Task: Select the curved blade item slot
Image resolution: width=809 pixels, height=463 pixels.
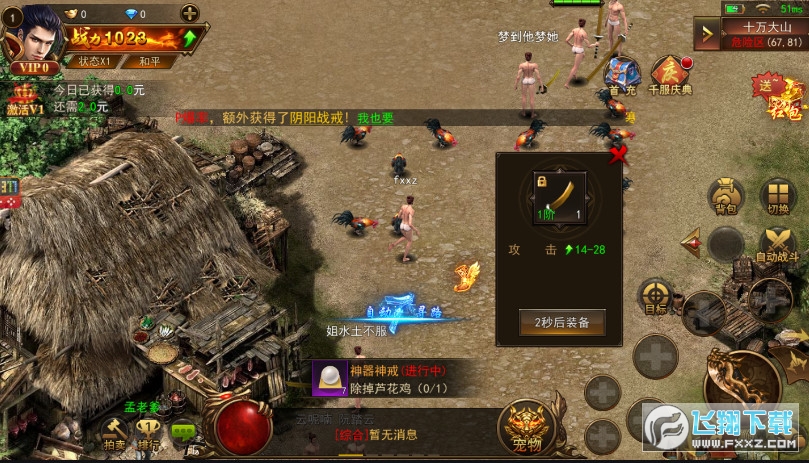Action: tap(559, 197)
